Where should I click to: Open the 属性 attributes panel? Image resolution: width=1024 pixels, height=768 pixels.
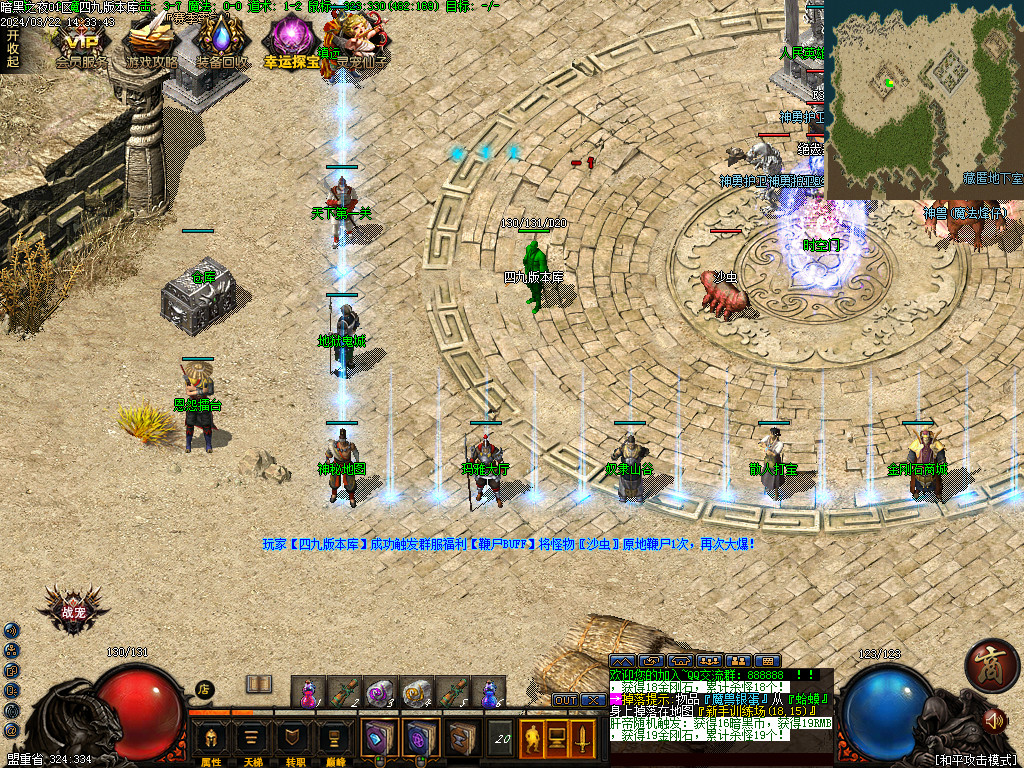pos(211,739)
